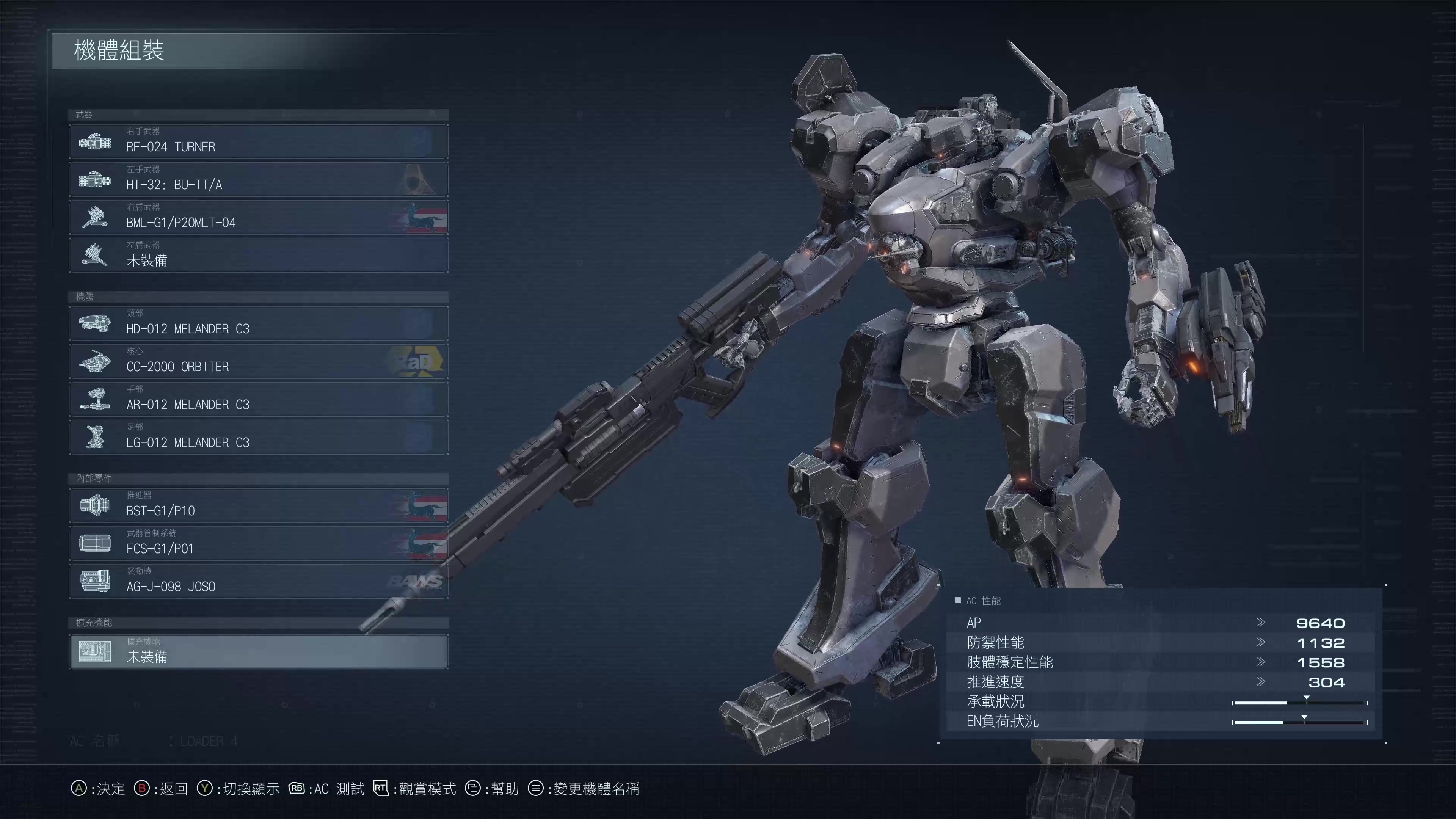This screenshot has width=1456, height=819.
Task: Select the unequipped left shoulder weapon slot
Action: click(258, 255)
